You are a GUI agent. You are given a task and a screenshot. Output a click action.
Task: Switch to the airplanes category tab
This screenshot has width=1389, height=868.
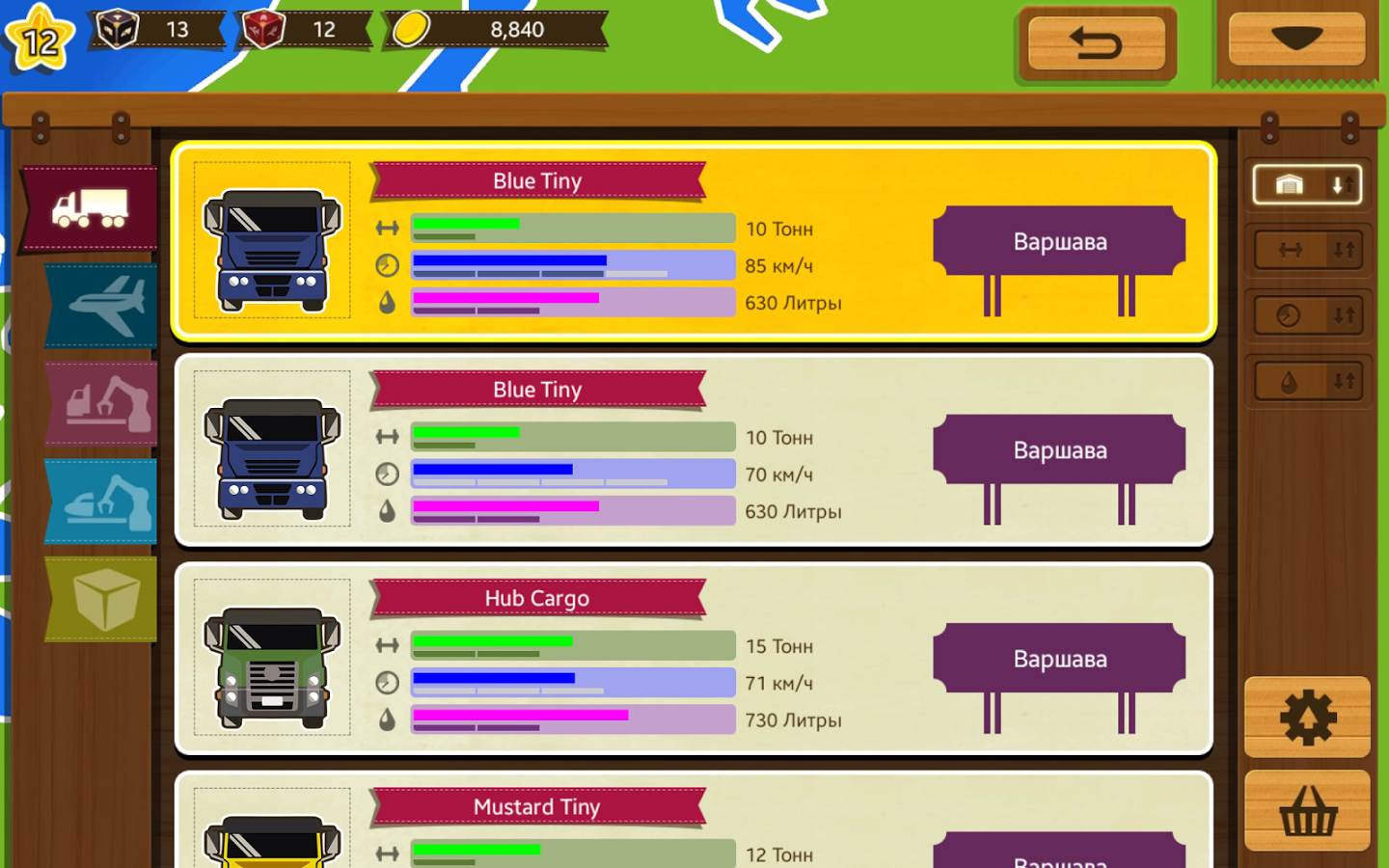click(103, 305)
